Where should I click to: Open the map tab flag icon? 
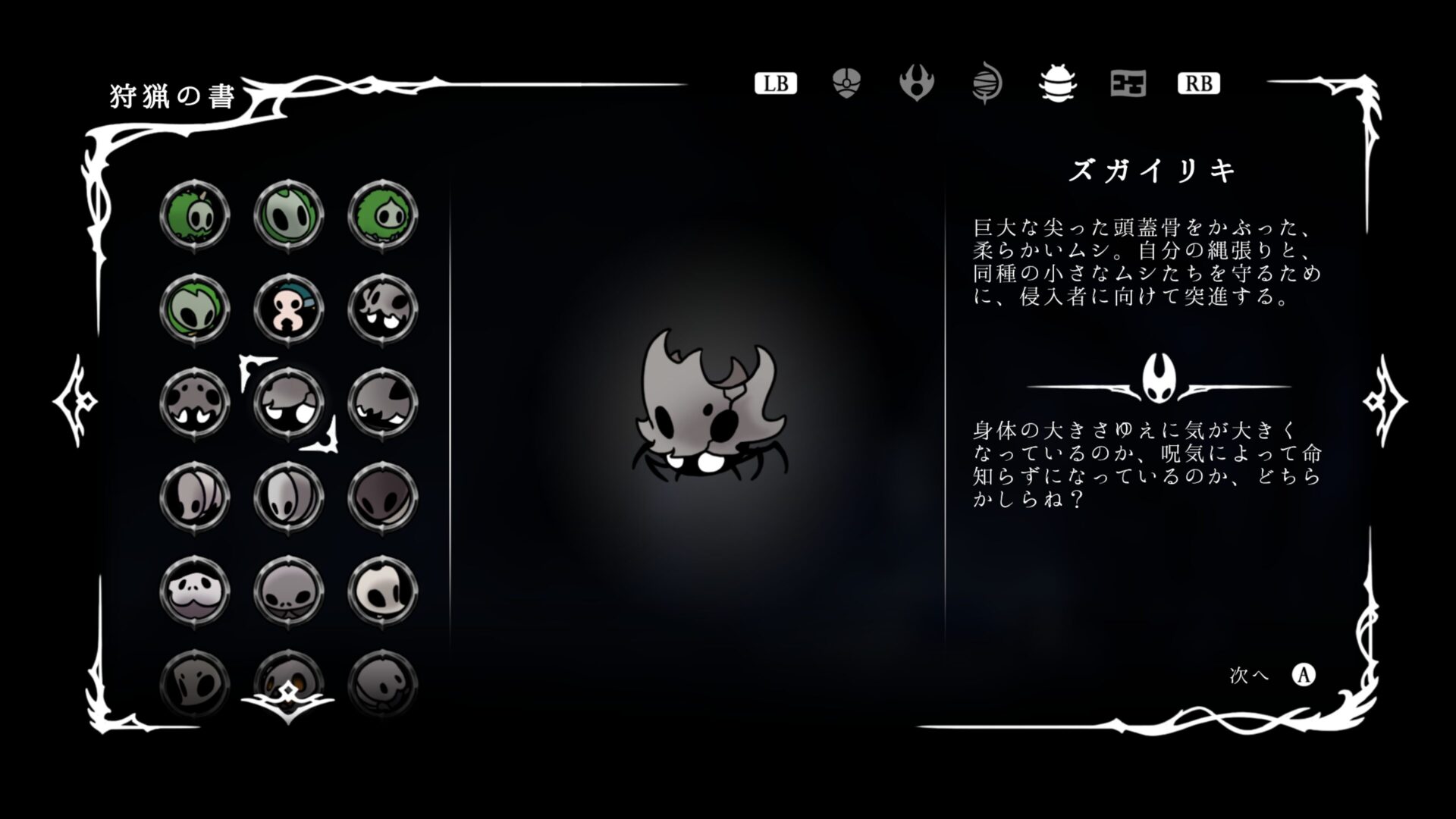coord(1126,84)
